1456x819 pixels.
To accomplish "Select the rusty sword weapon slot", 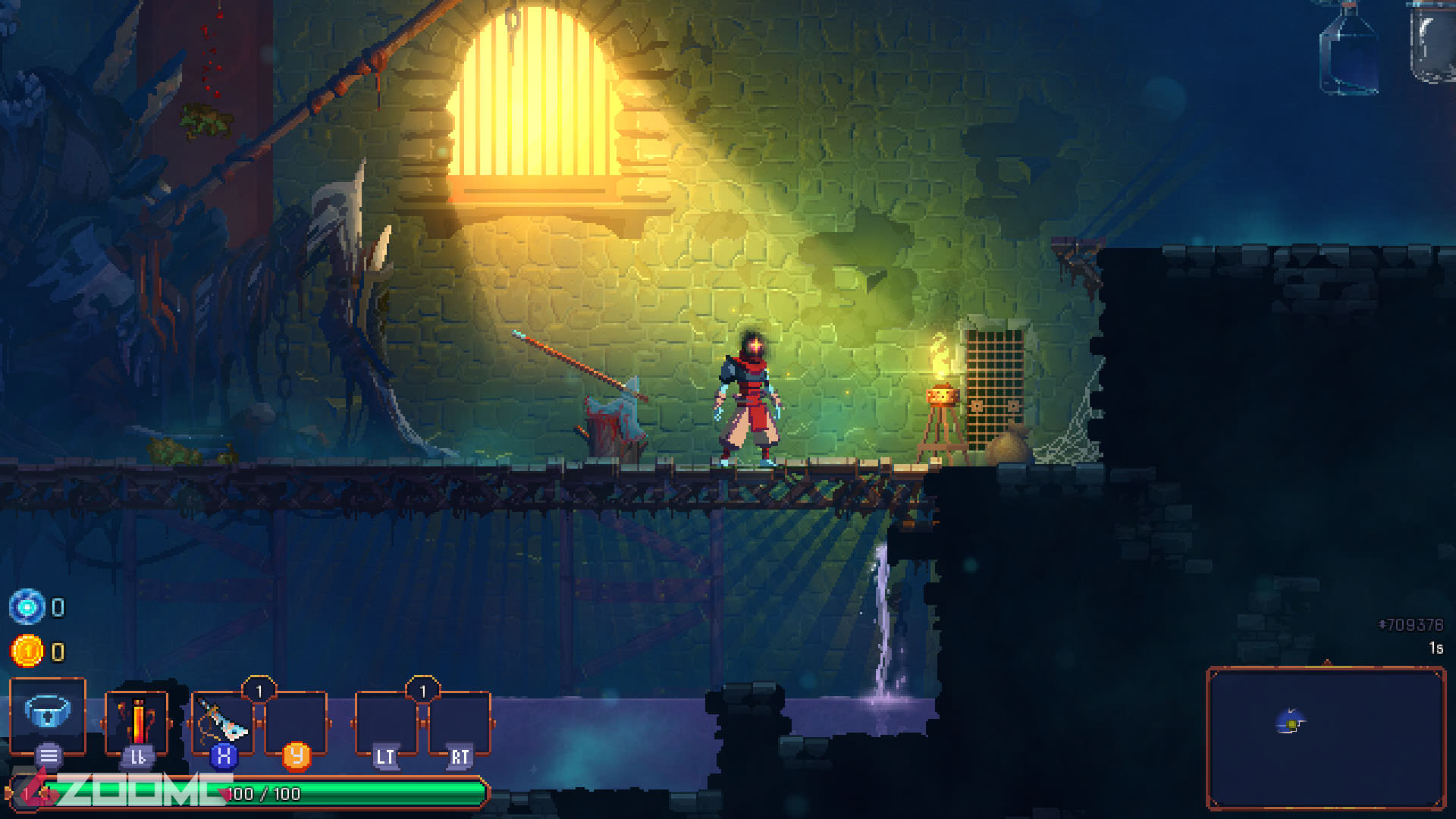I will pos(222,720).
